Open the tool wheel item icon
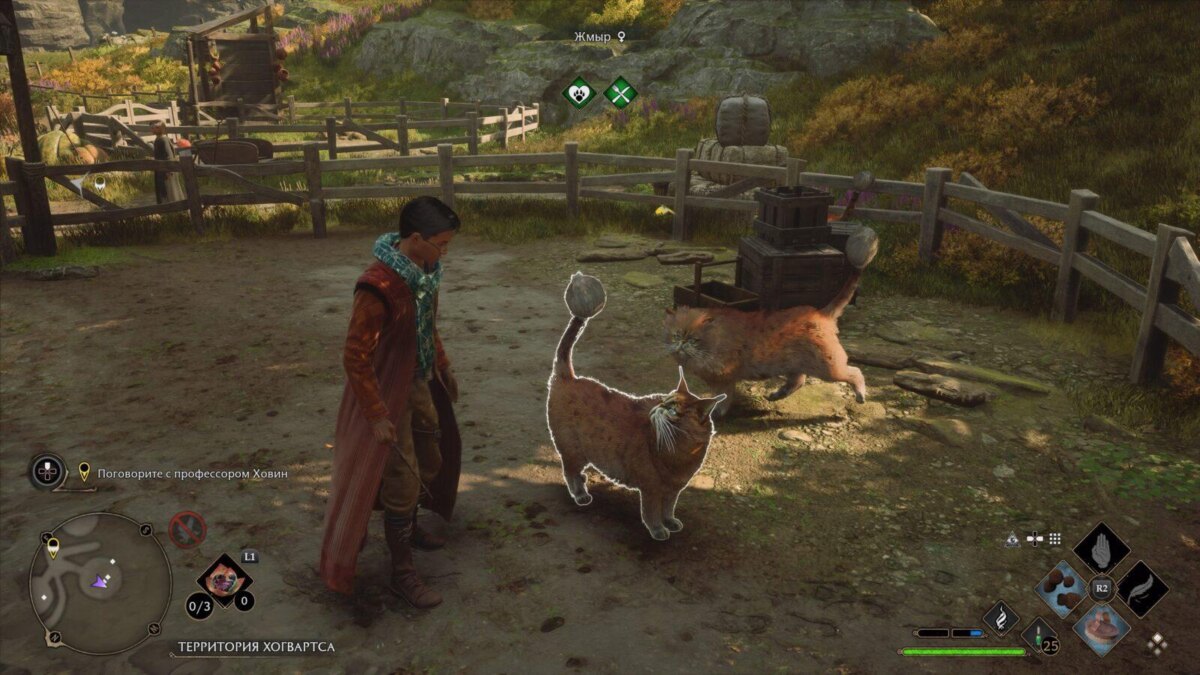 click(224, 581)
